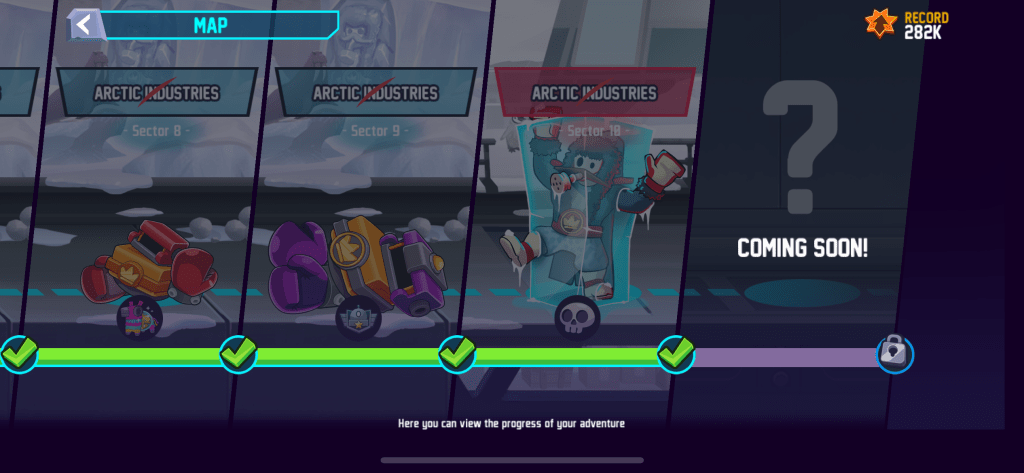Tap the Coming Soon locked panel

coord(802,200)
